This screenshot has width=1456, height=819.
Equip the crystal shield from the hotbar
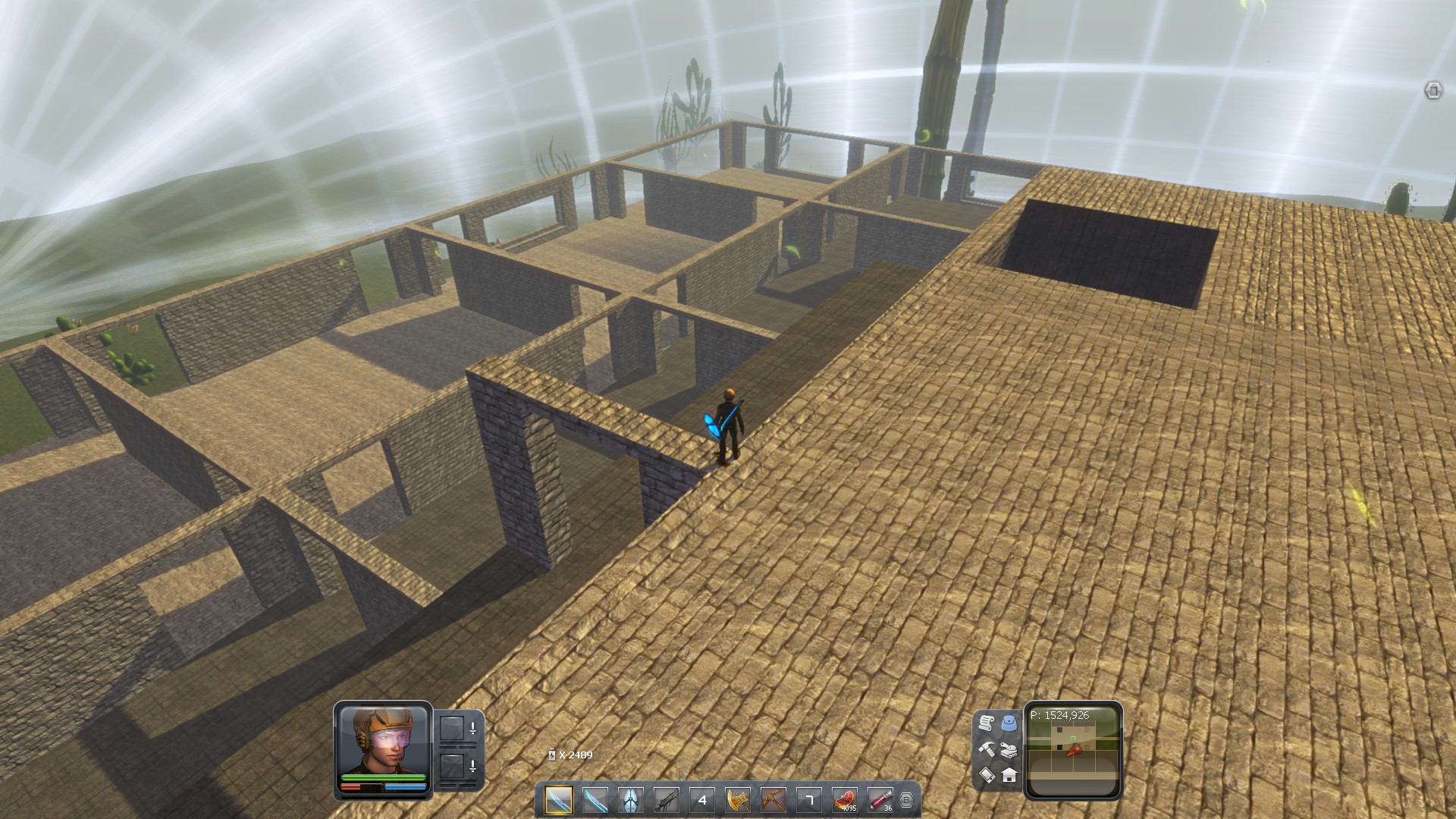pos(630,800)
